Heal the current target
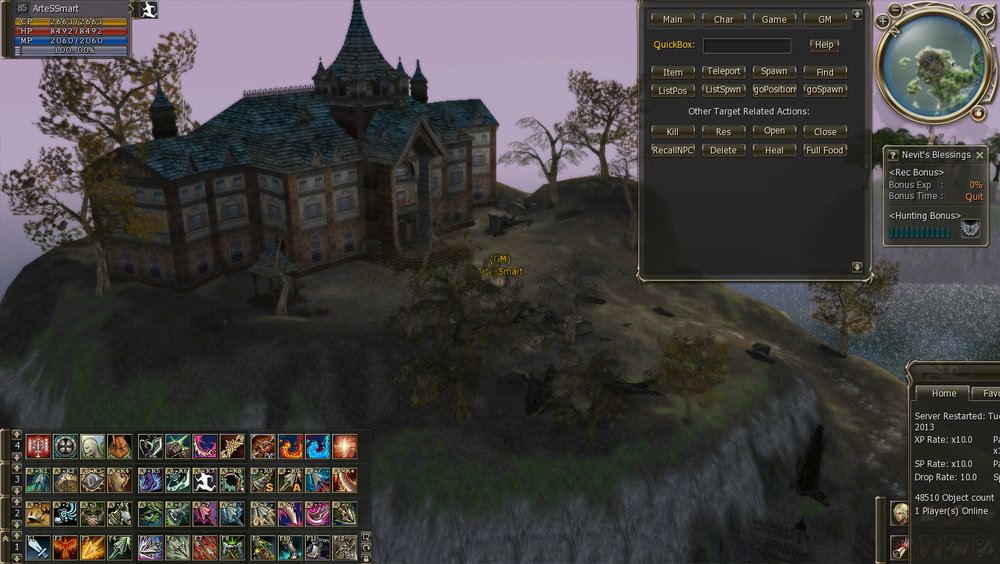Image resolution: width=1000 pixels, height=564 pixels. point(774,150)
